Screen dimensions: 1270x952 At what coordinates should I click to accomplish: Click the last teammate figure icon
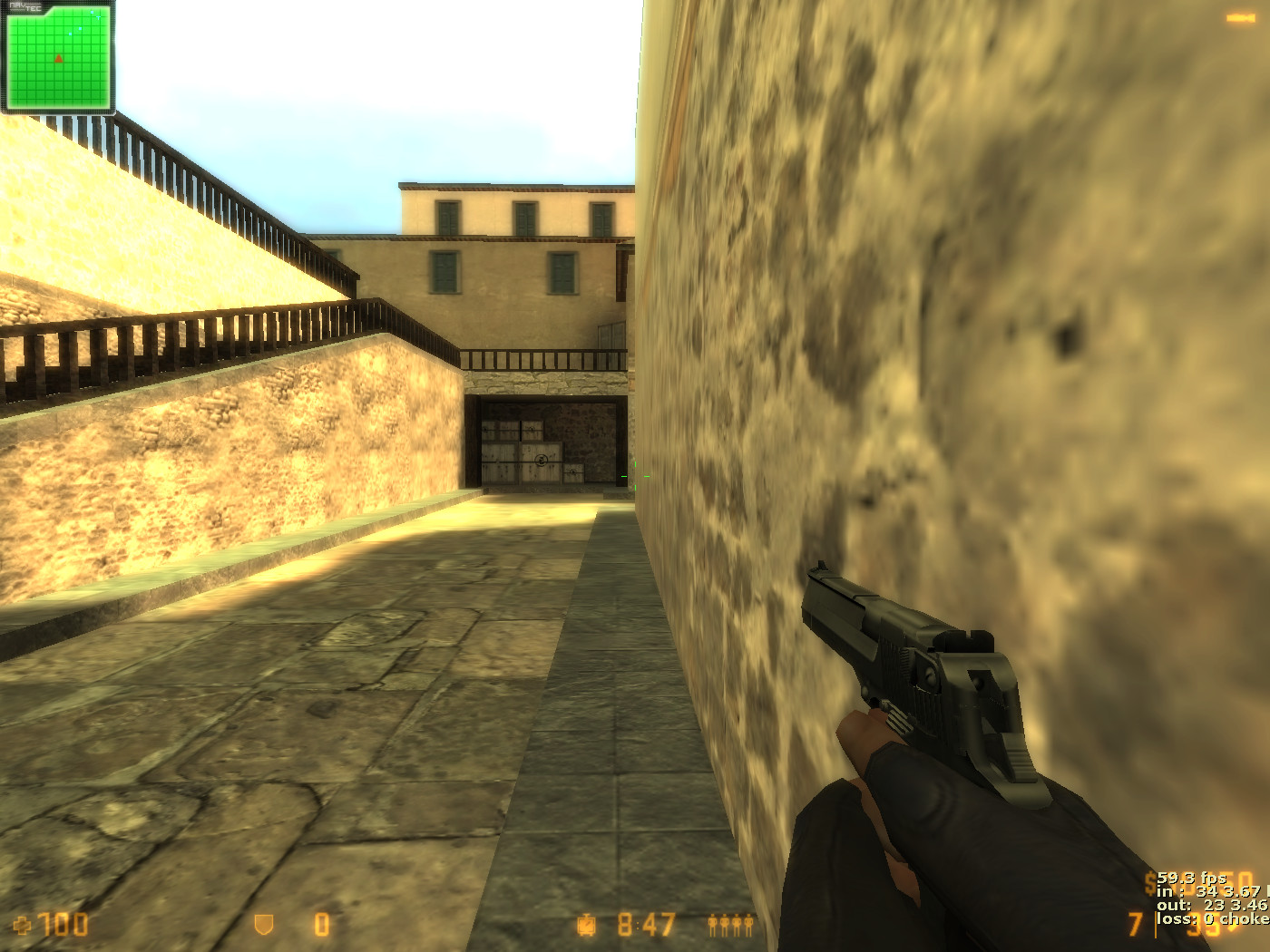click(748, 925)
